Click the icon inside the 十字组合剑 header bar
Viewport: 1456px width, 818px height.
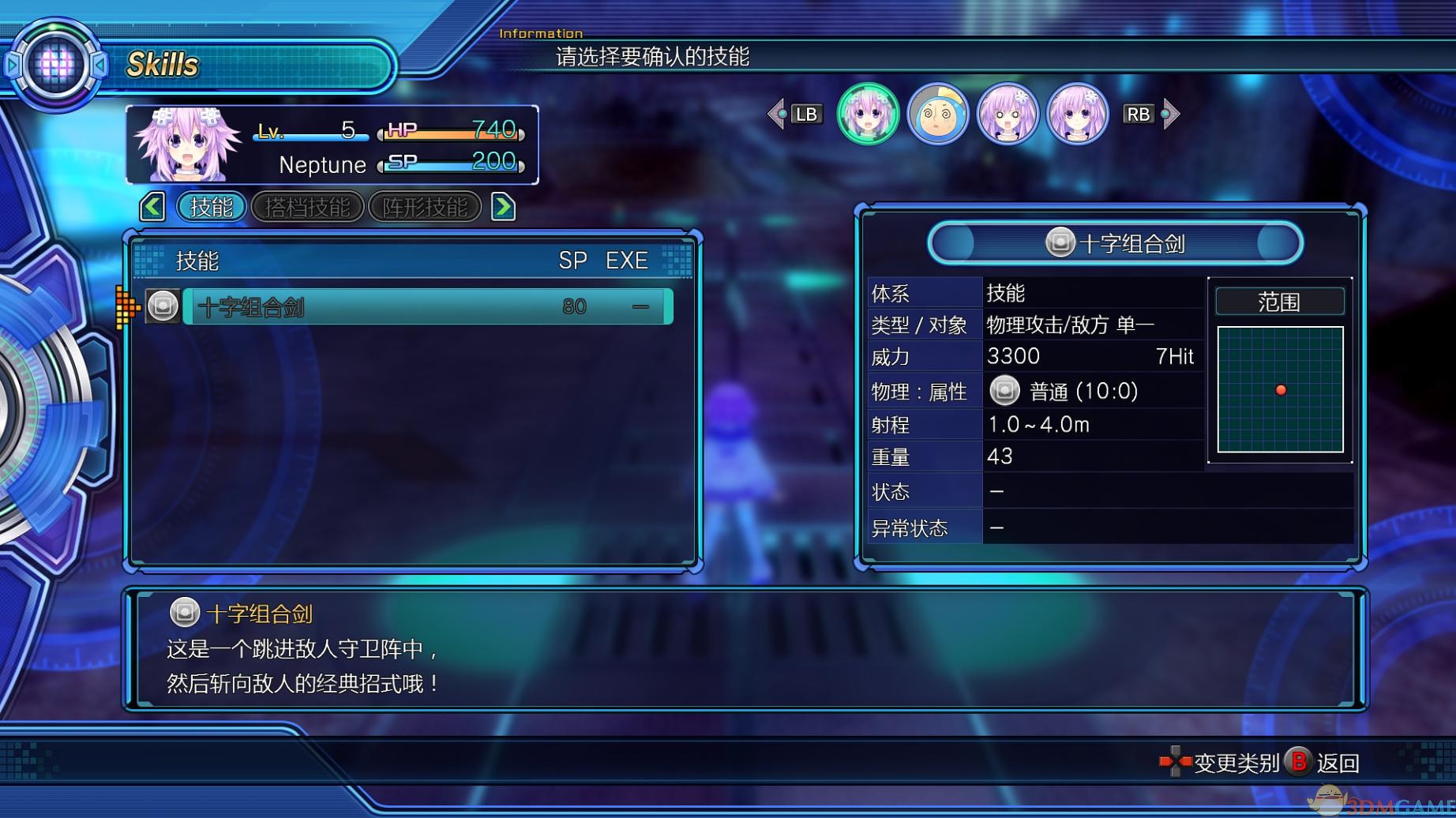[1061, 241]
